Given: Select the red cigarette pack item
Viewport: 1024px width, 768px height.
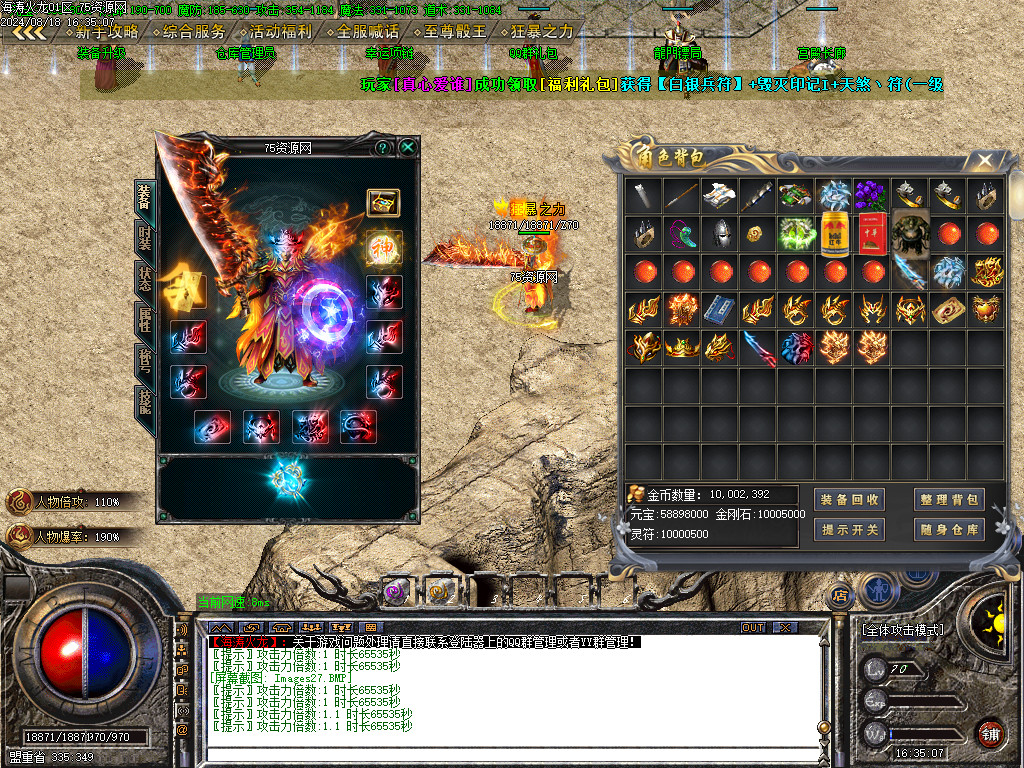Looking at the screenshot, I should [872, 234].
